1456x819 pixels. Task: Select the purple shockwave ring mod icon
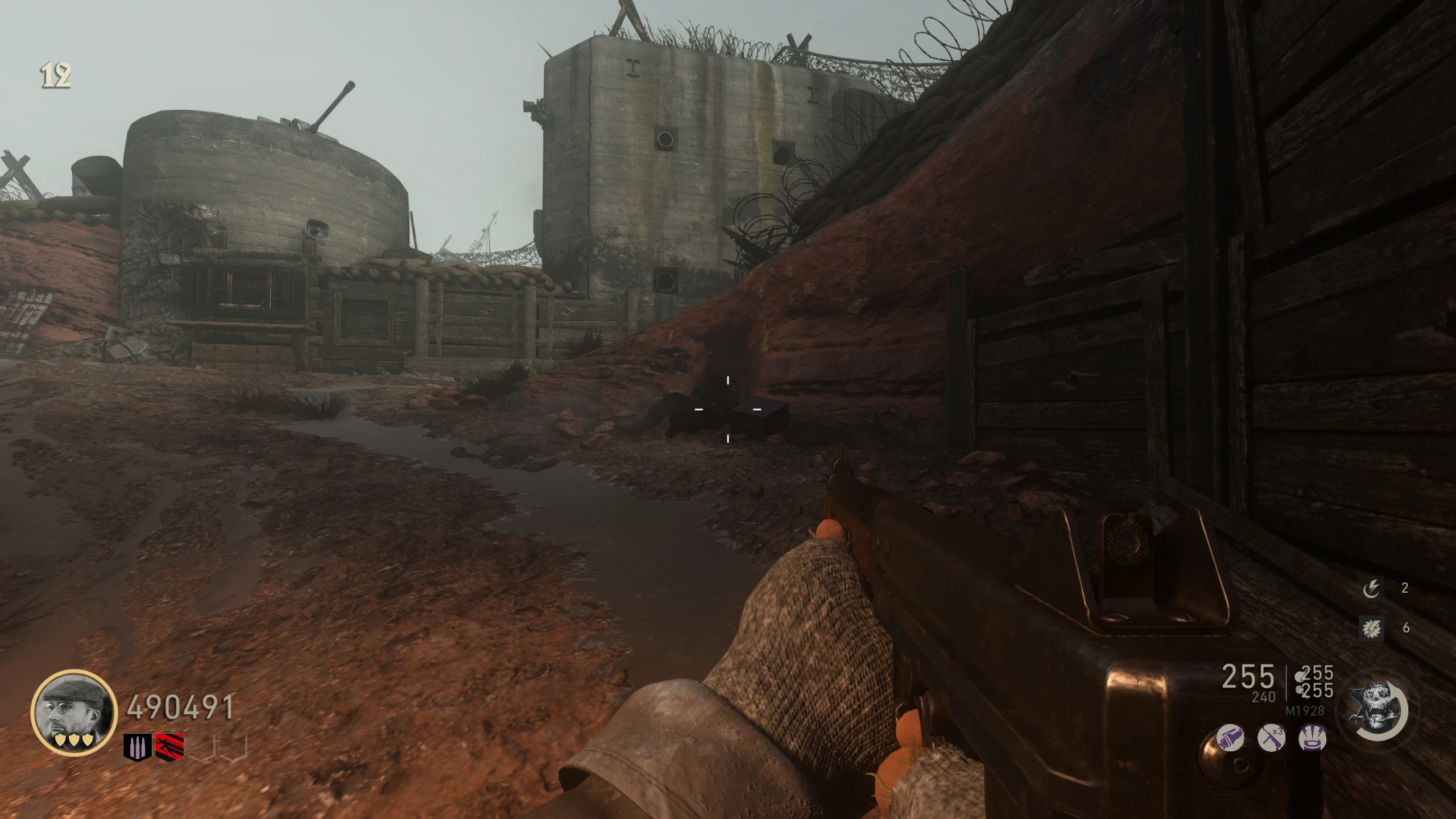pos(1313,738)
